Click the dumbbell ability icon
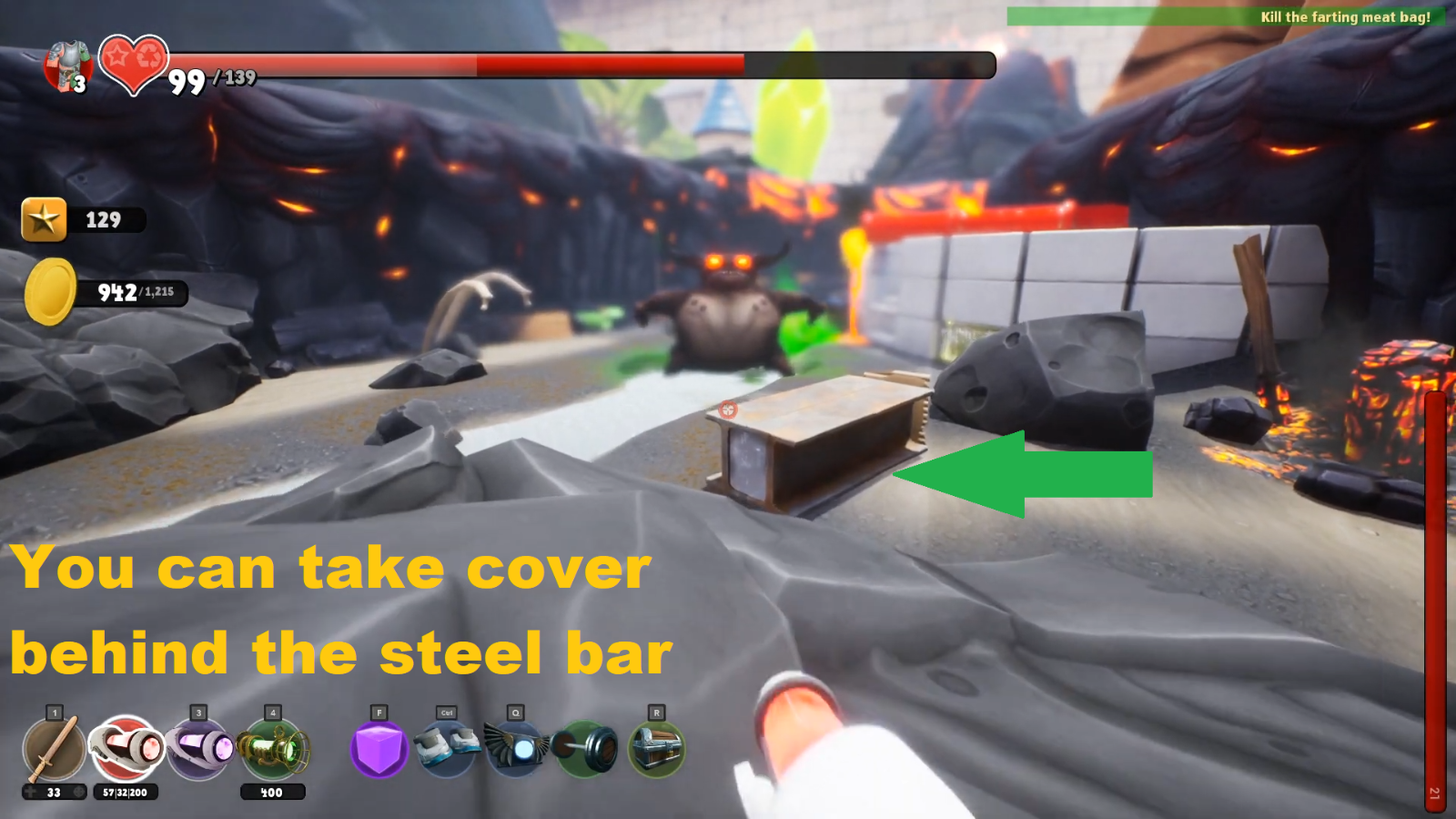 pos(587,748)
